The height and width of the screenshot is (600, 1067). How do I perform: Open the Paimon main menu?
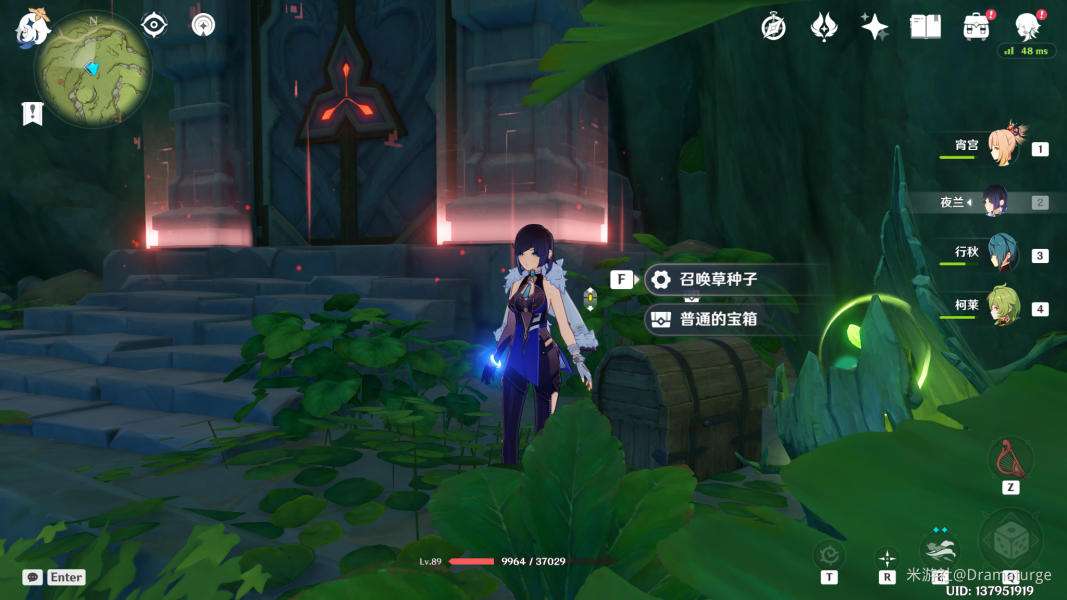[31, 27]
